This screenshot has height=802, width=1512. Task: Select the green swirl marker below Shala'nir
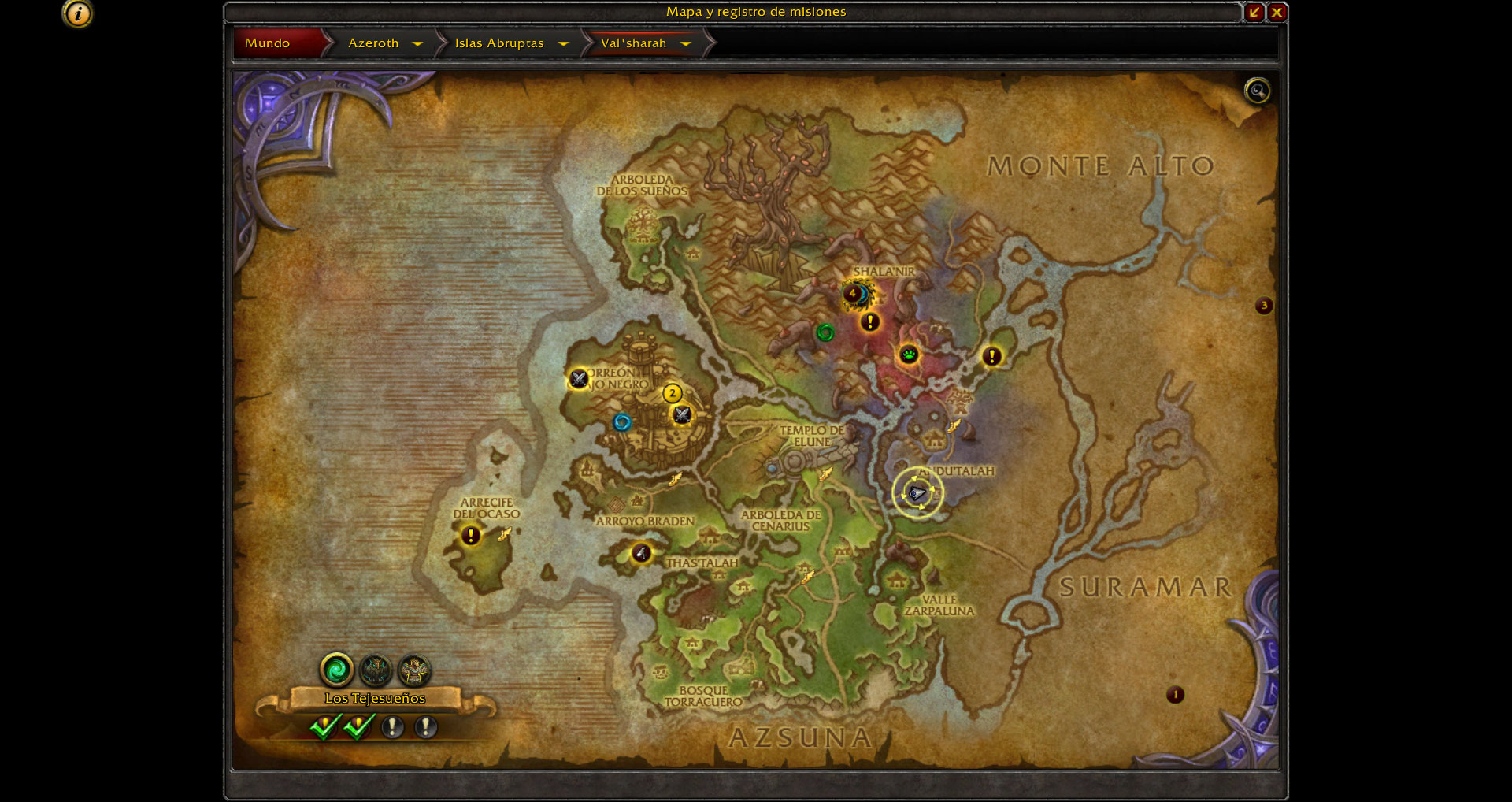[825, 332]
